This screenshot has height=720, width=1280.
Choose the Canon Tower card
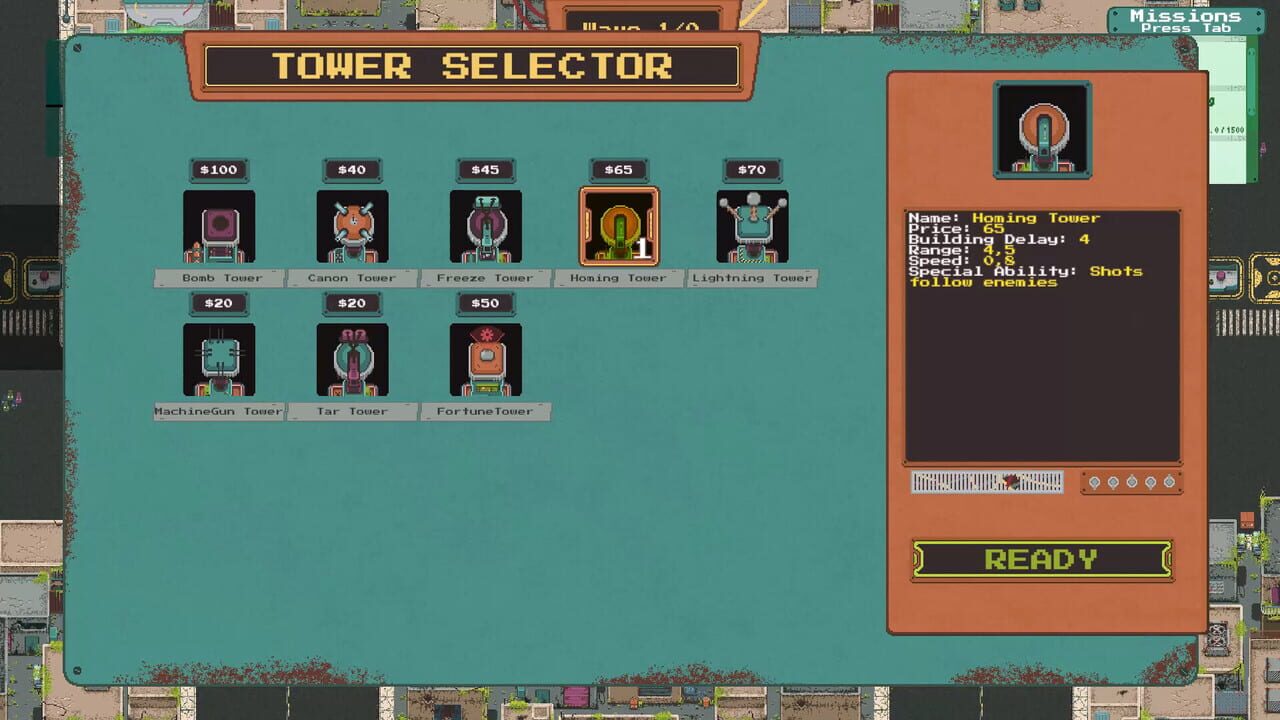coord(352,227)
